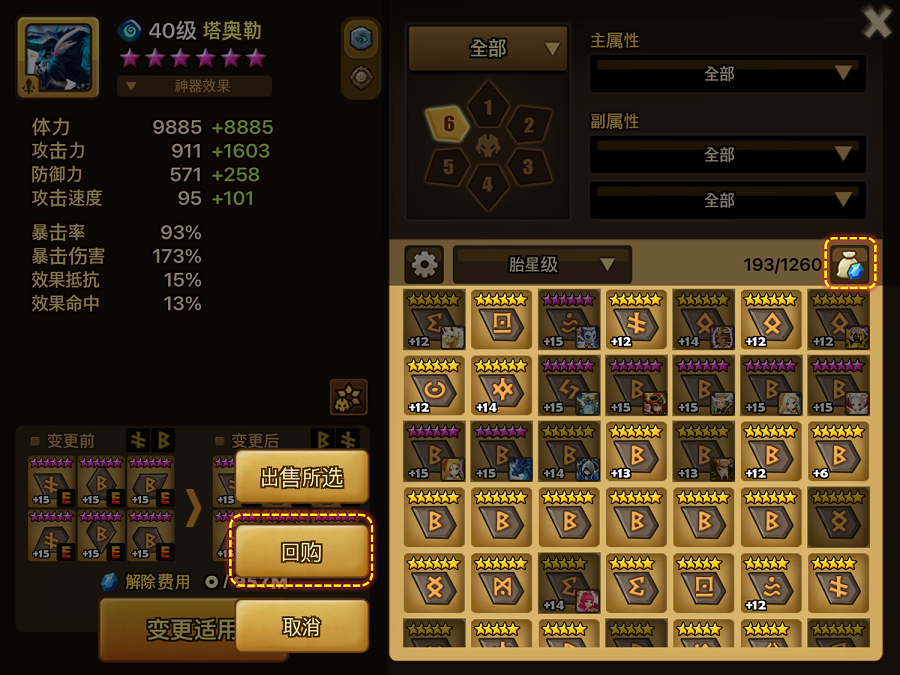Select rune slot 5 on the hexagon
Image resolution: width=900 pixels, height=675 pixels.
[448, 167]
